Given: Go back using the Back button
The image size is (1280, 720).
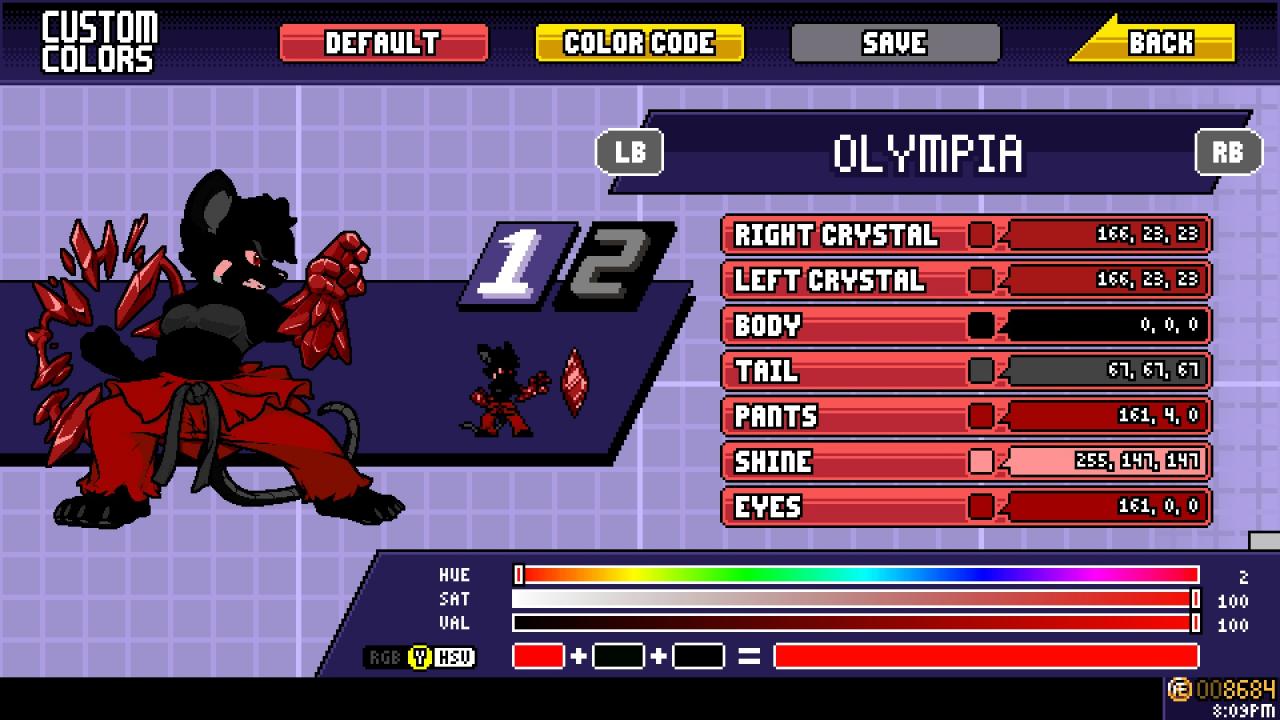Looking at the screenshot, I should point(1160,43).
